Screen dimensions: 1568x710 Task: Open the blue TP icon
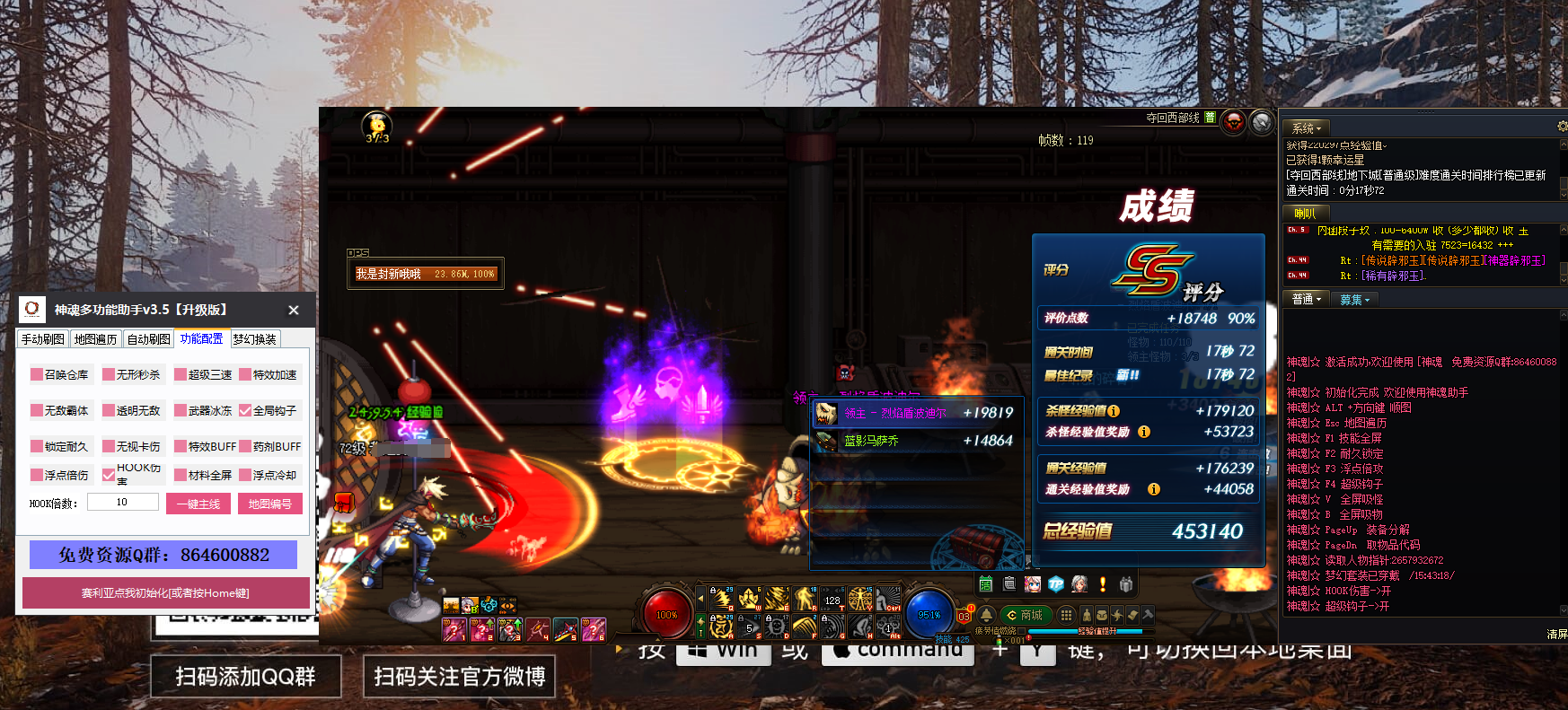1056,584
